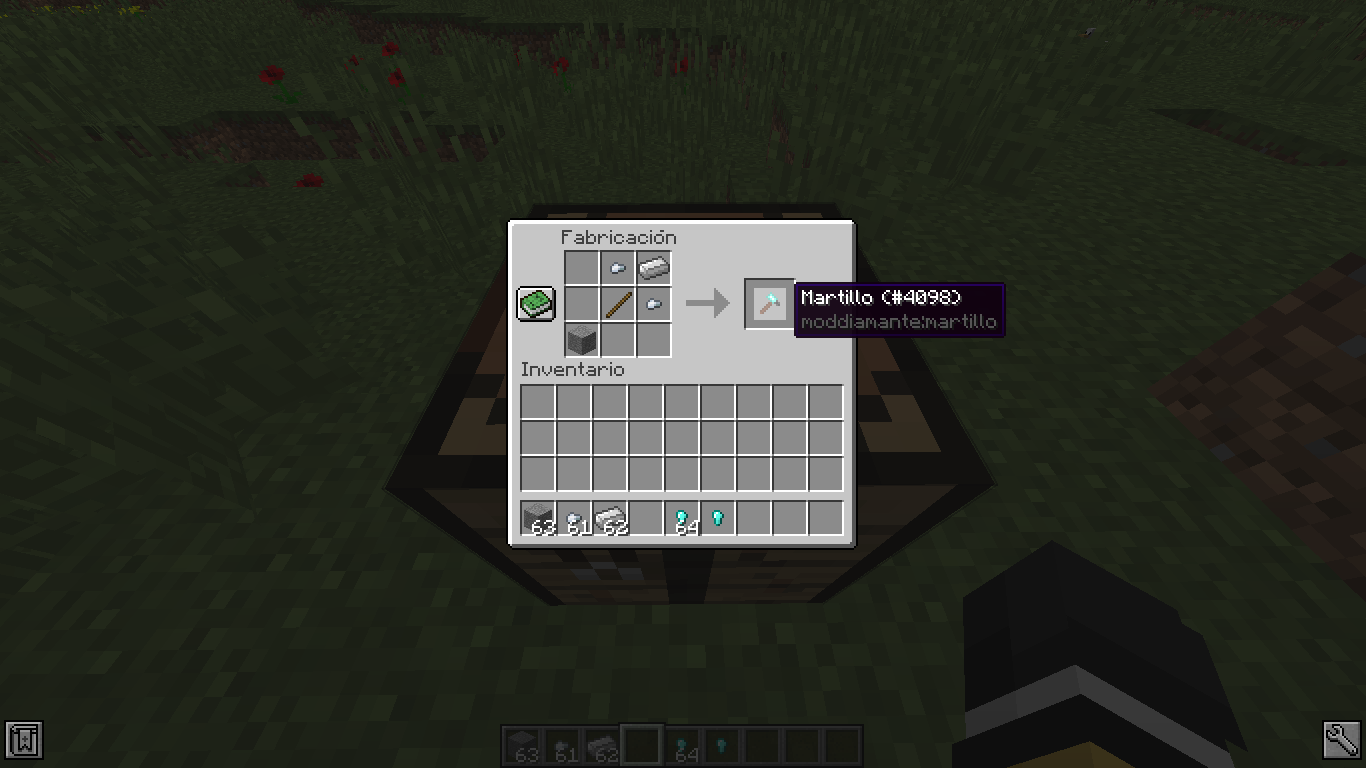The width and height of the screenshot is (1366, 768).
Task: Click the stone block in the crafting grid
Action: coord(581,339)
